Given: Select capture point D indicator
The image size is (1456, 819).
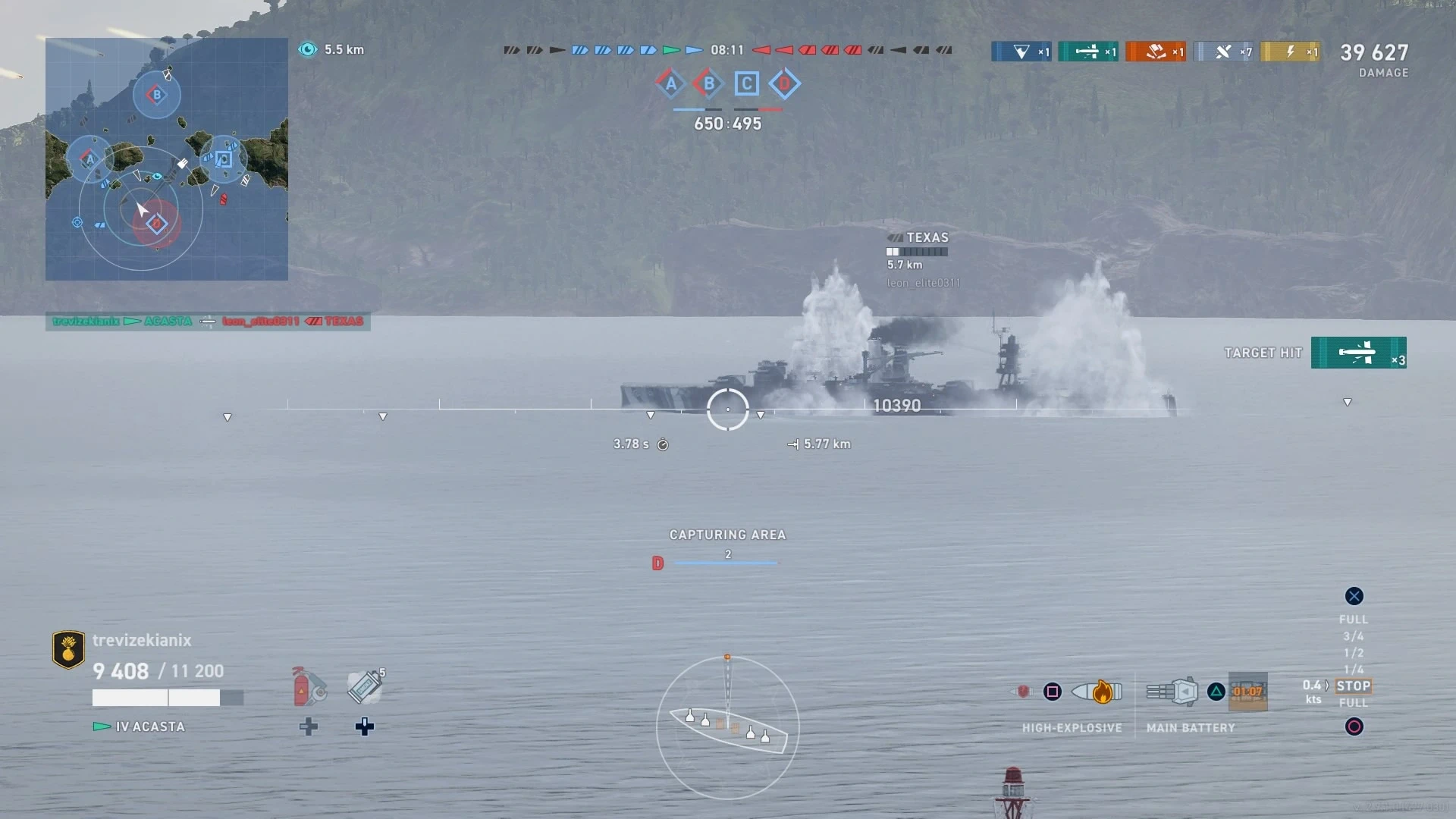Looking at the screenshot, I should click(784, 83).
